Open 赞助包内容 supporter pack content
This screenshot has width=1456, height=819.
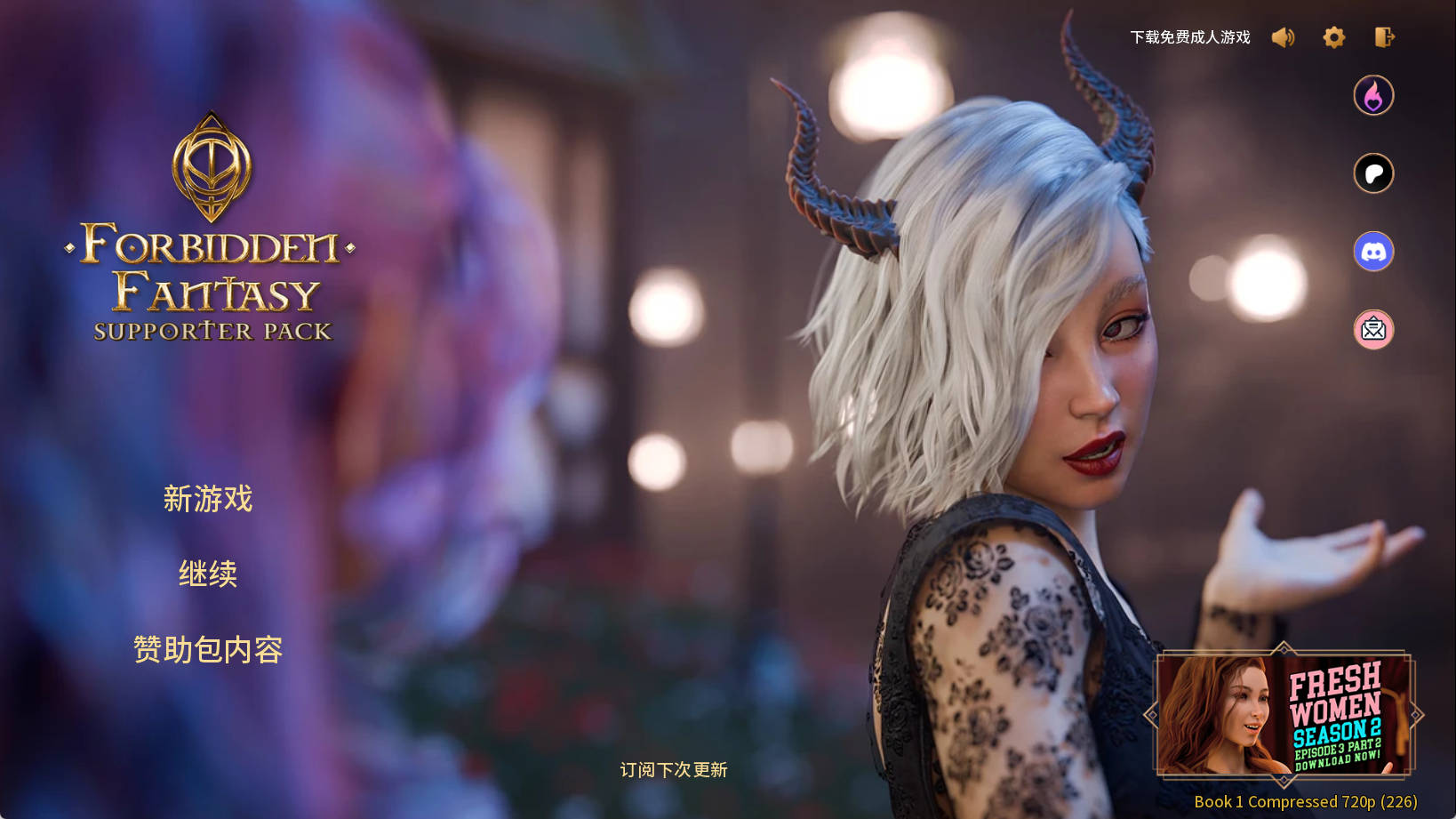pyautogui.click(x=208, y=650)
